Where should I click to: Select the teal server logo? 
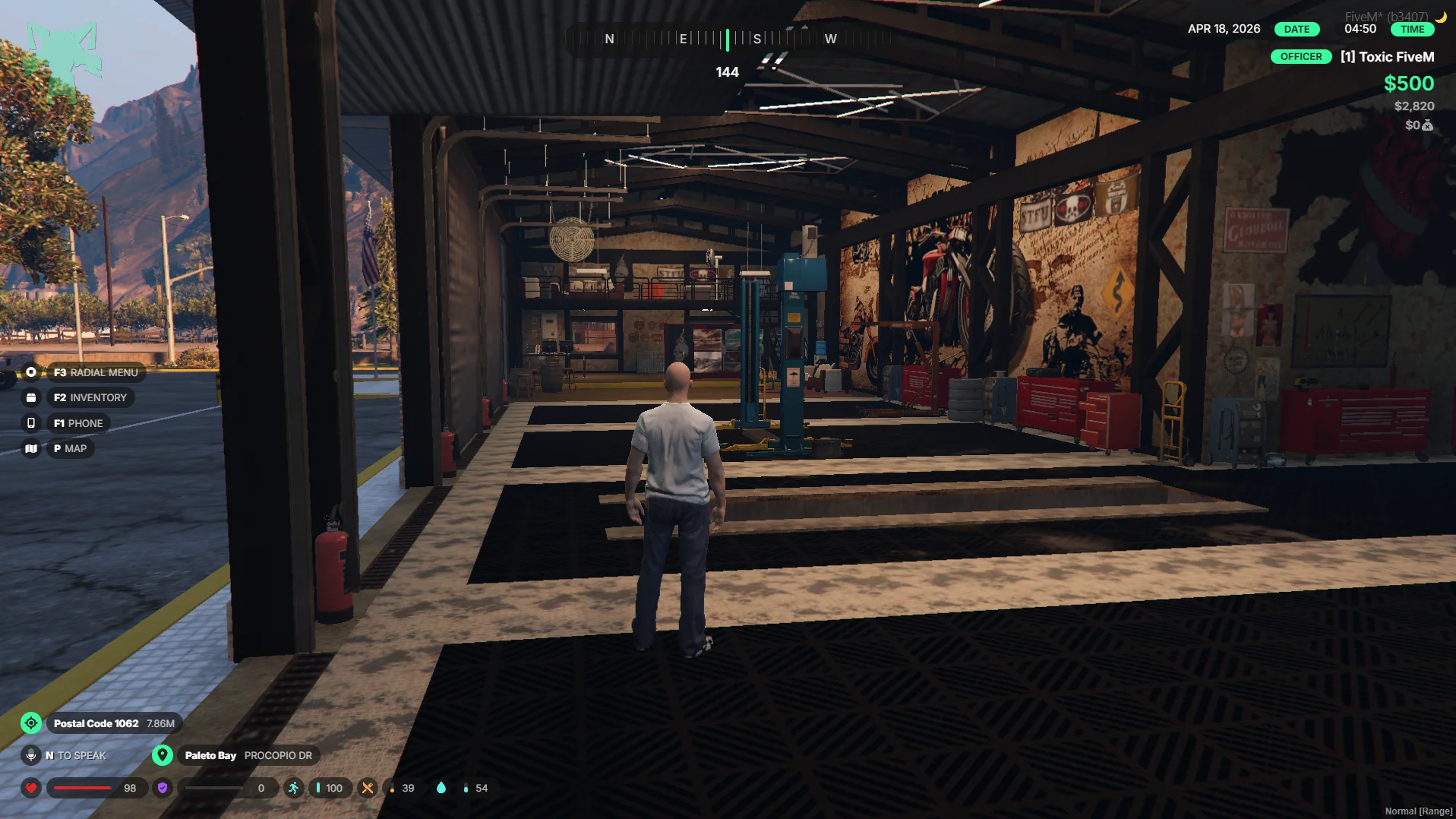pos(63,61)
